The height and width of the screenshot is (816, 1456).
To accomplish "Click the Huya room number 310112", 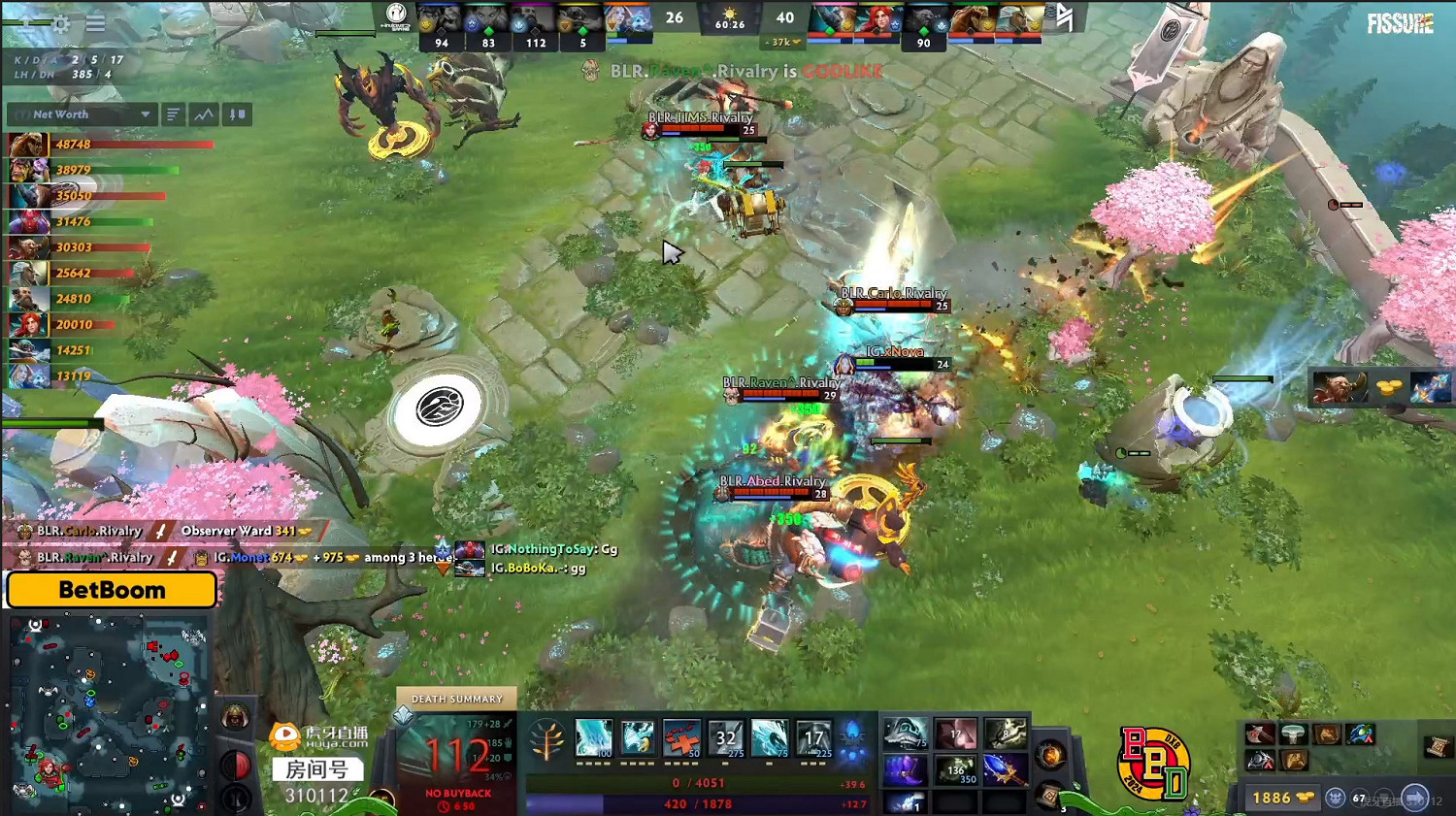I will click(x=315, y=794).
